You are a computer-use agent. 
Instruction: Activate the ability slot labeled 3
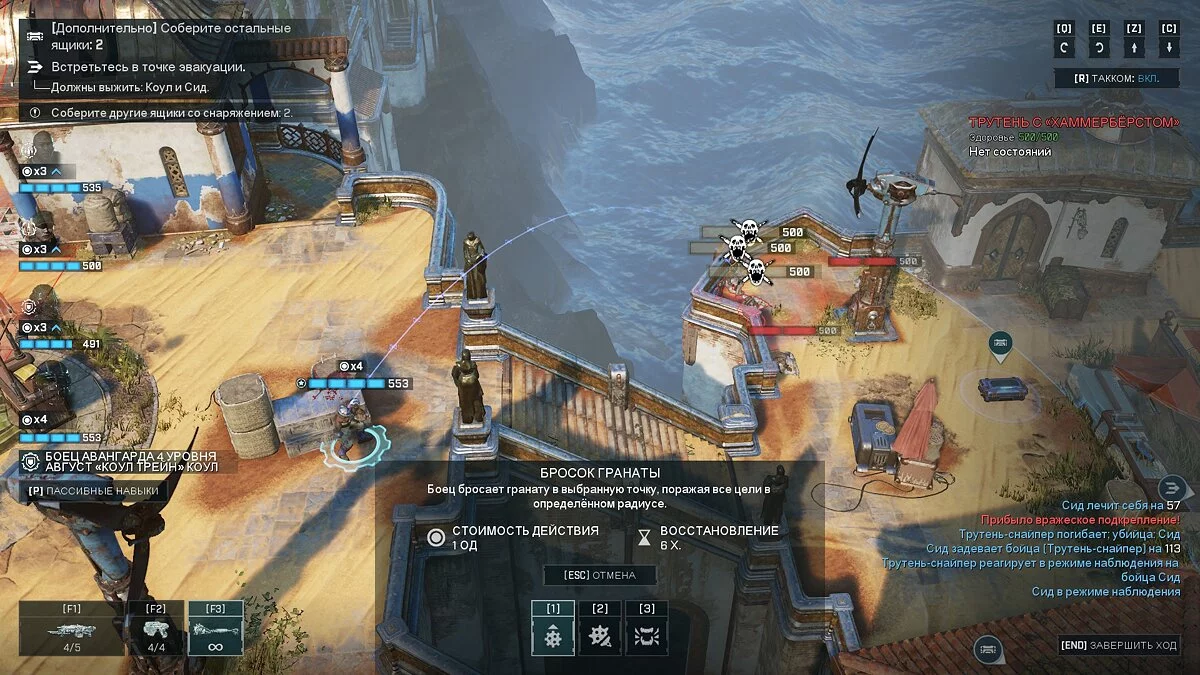647,628
